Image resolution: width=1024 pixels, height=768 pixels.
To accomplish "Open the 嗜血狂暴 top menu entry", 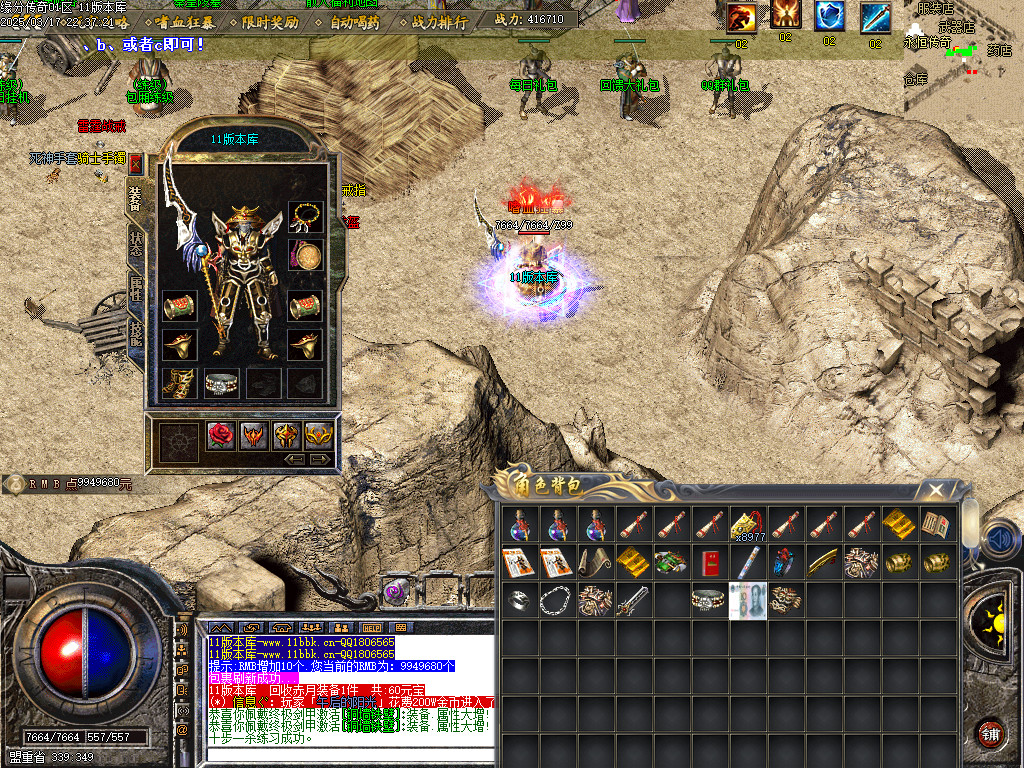I will [x=184, y=22].
